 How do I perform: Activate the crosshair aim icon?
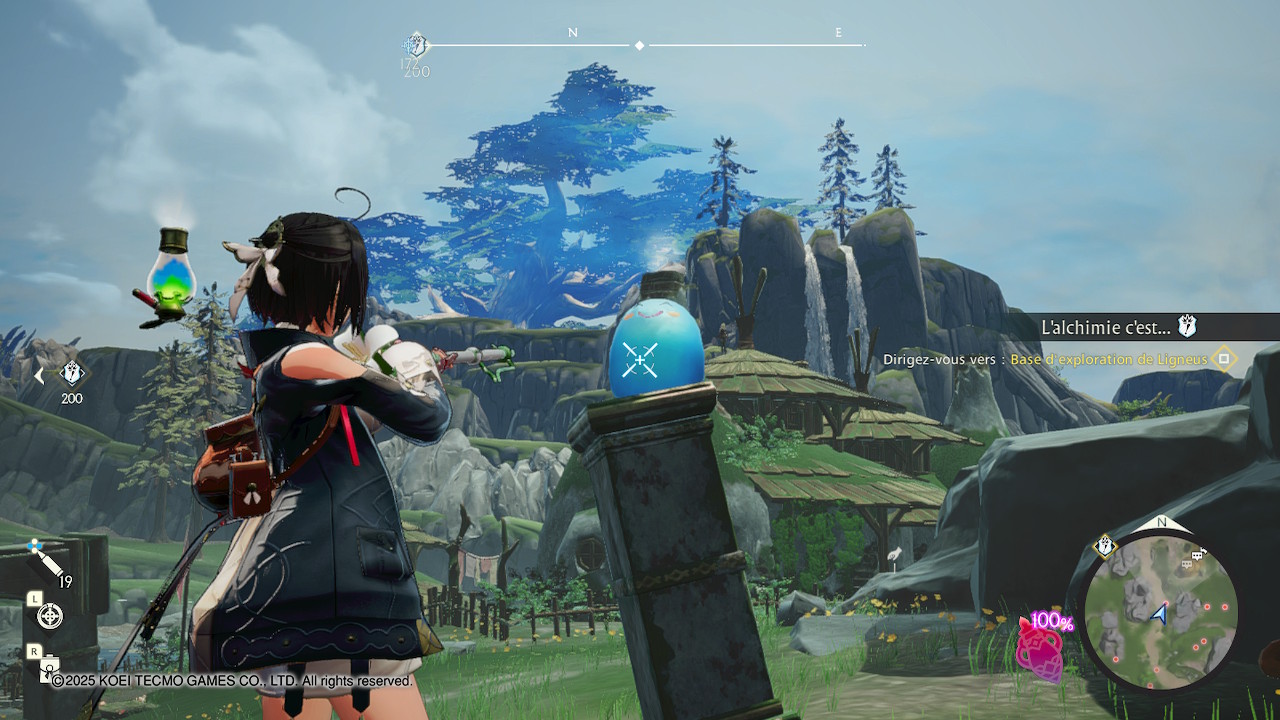49,616
